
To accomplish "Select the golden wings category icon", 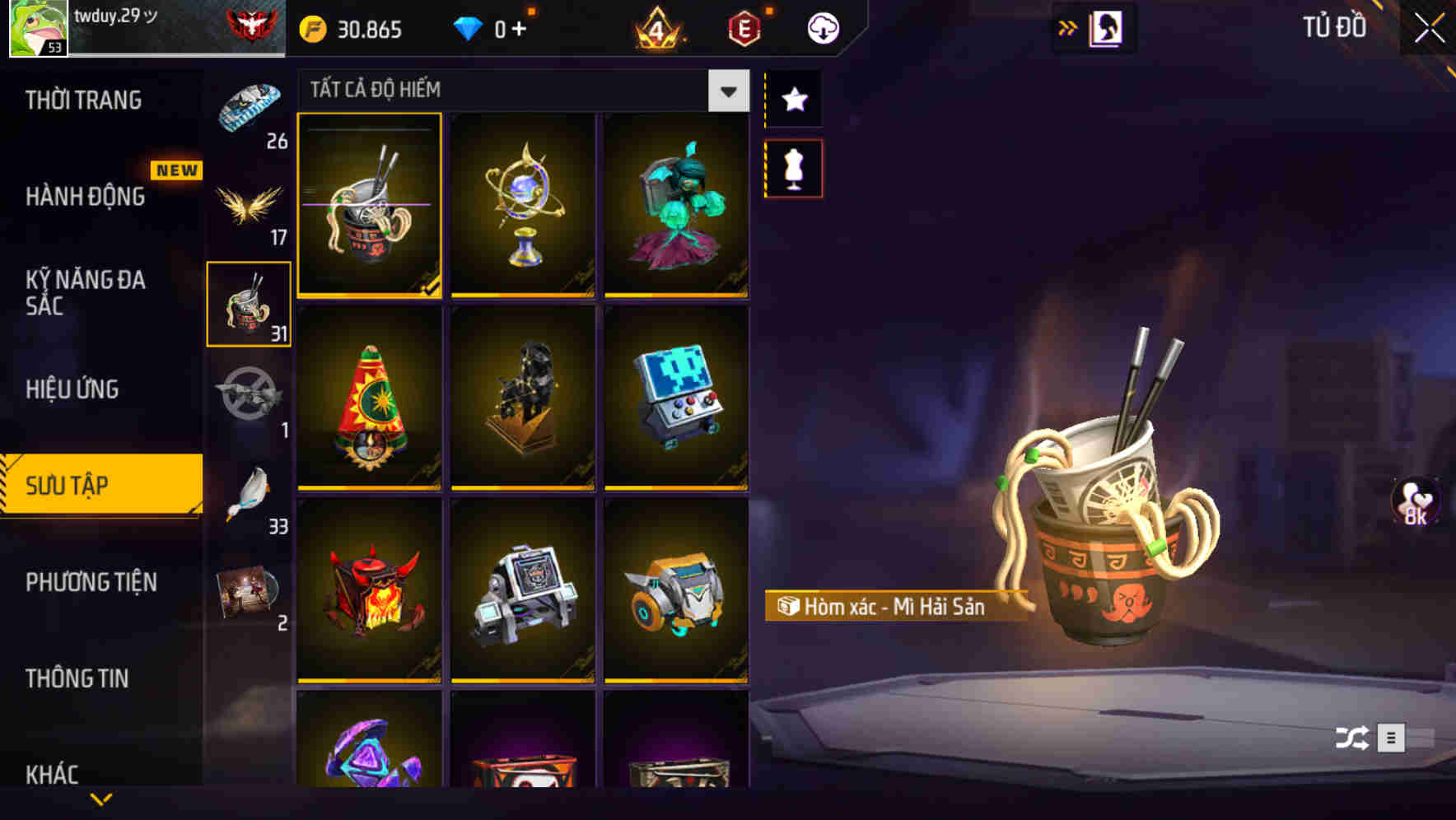I will (249, 200).
